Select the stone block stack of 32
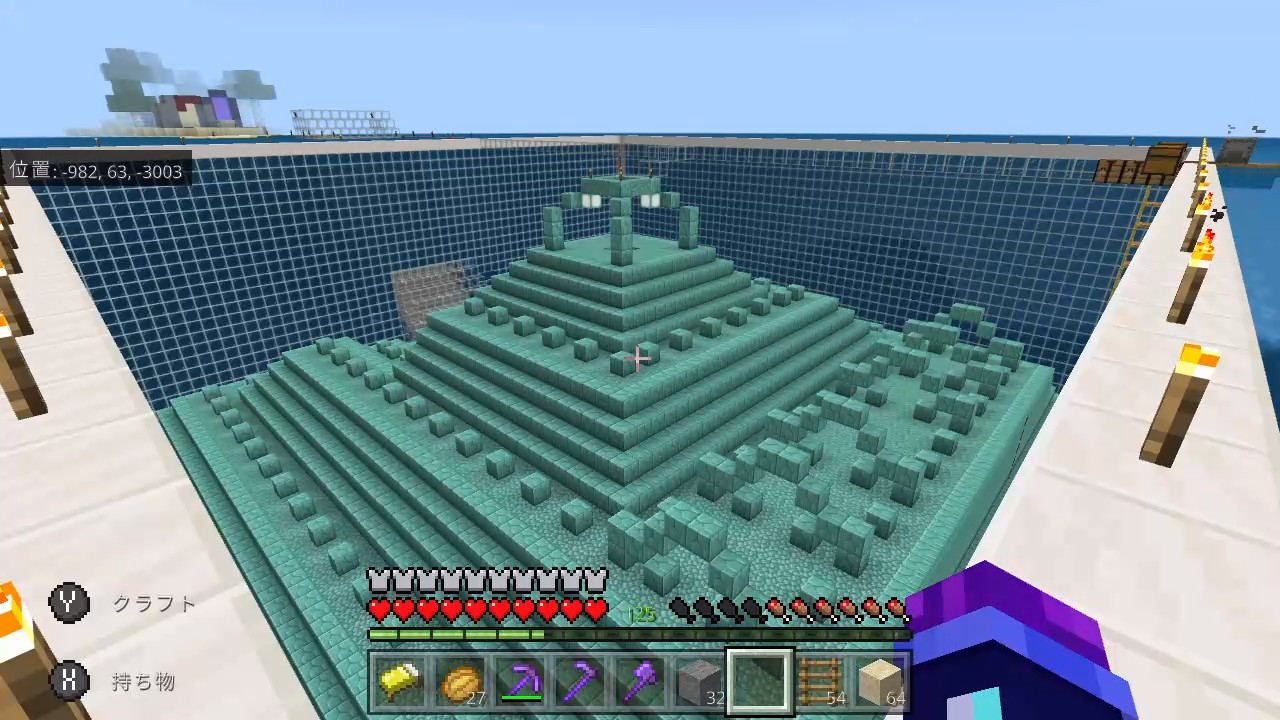 click(699, 680)
